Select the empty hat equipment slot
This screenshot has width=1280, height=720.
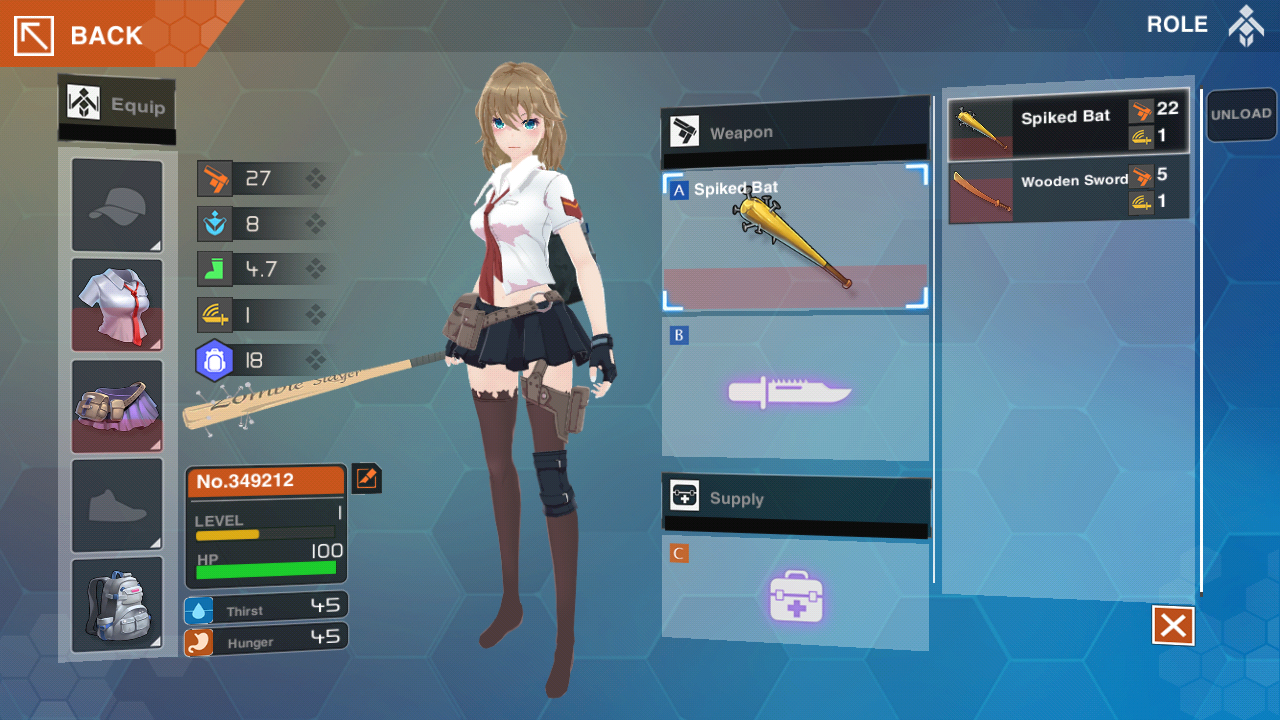point(117,206)
